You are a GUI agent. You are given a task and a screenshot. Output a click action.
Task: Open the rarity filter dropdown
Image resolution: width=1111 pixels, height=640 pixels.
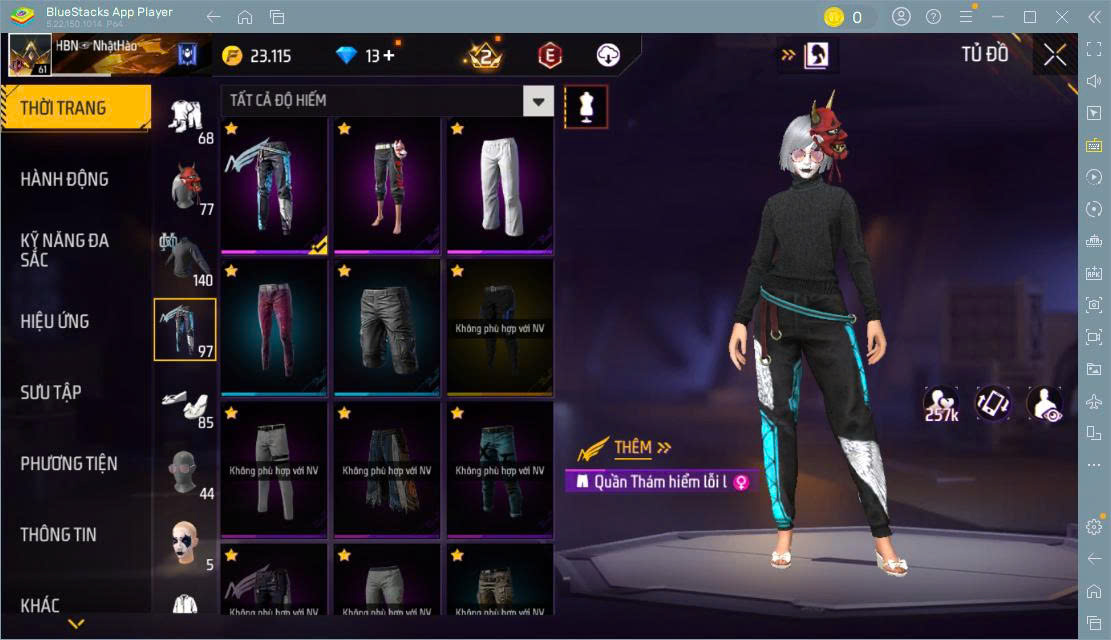click(x=539, y=101)
